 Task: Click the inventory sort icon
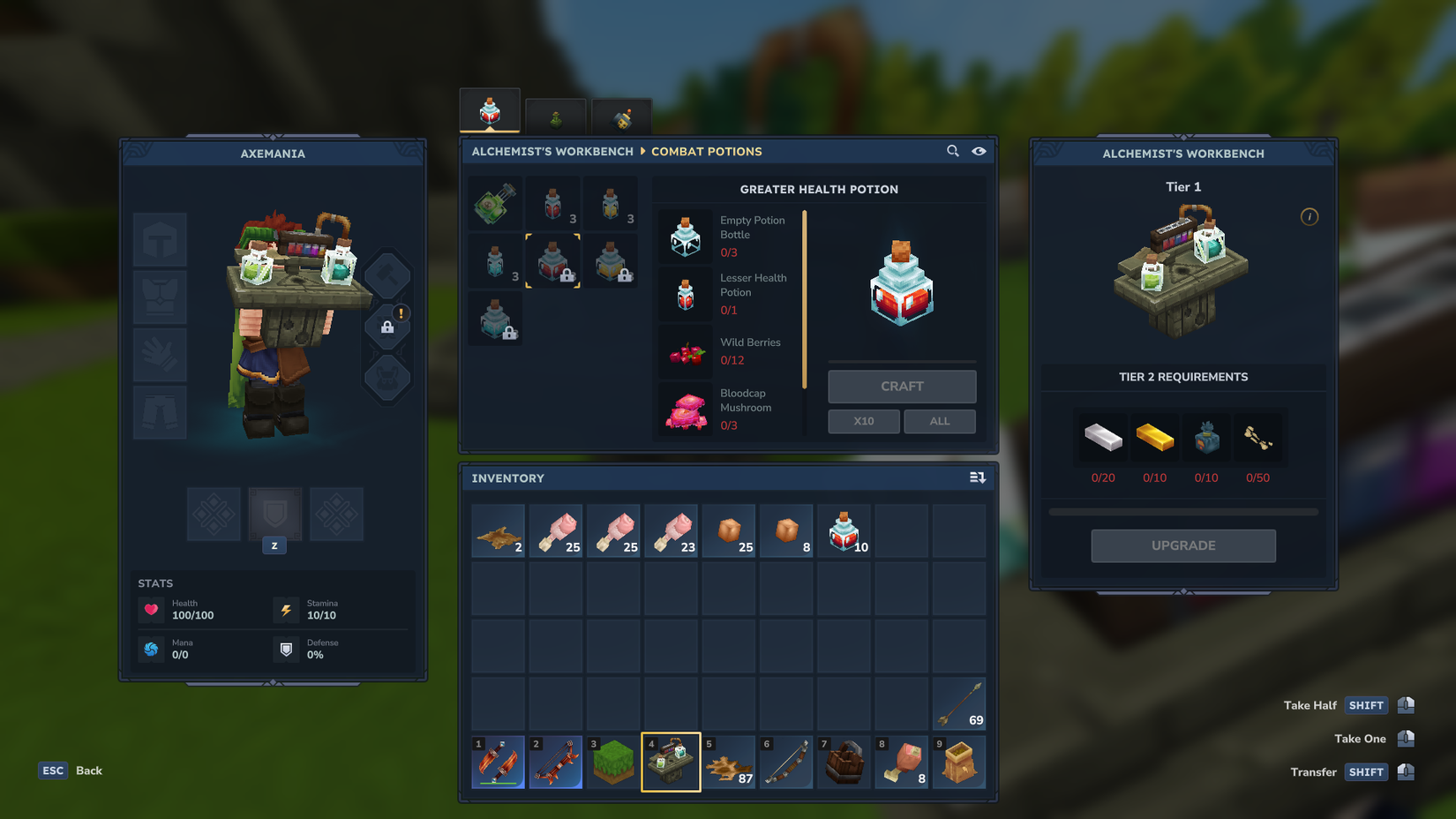click(978, 477)
